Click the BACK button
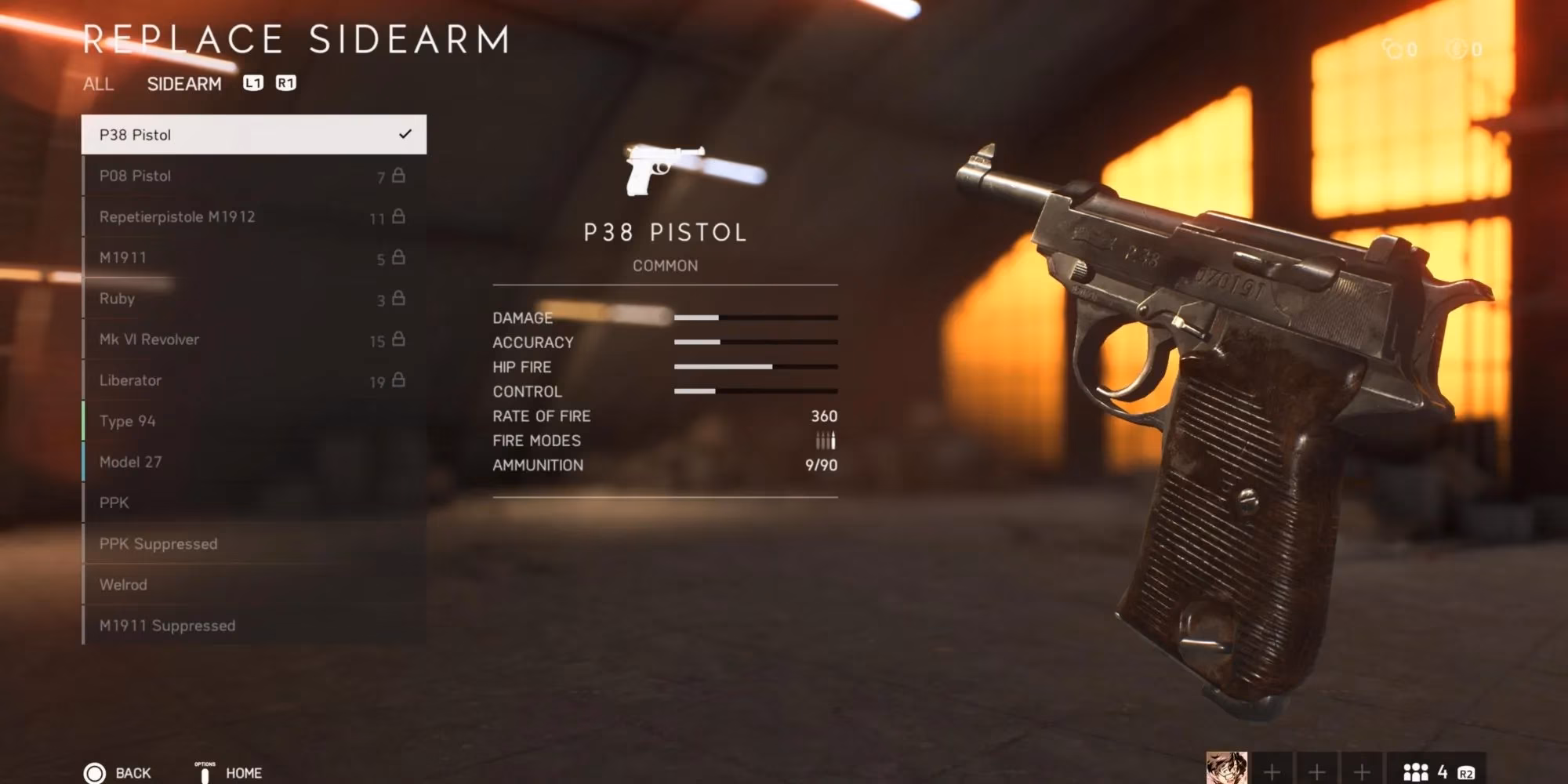The height and width of the screenshot is (784, 1568). click(x=132, y=771)
